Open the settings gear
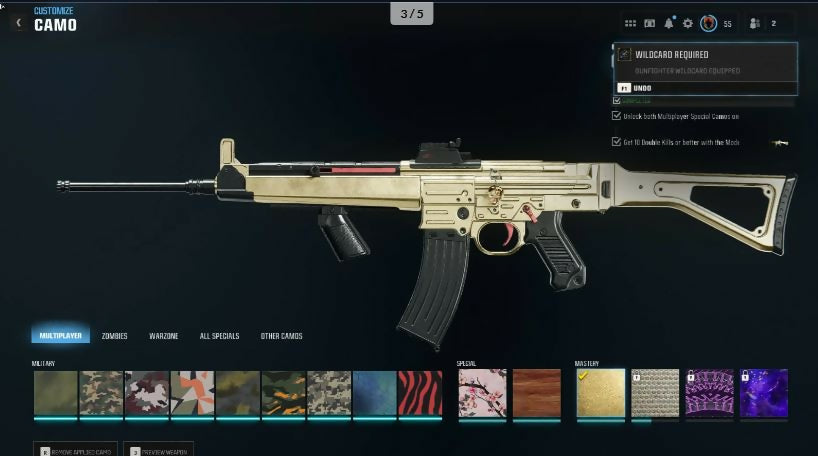The width and height of the screenshot is (818, 456). (x=688, y=23)
